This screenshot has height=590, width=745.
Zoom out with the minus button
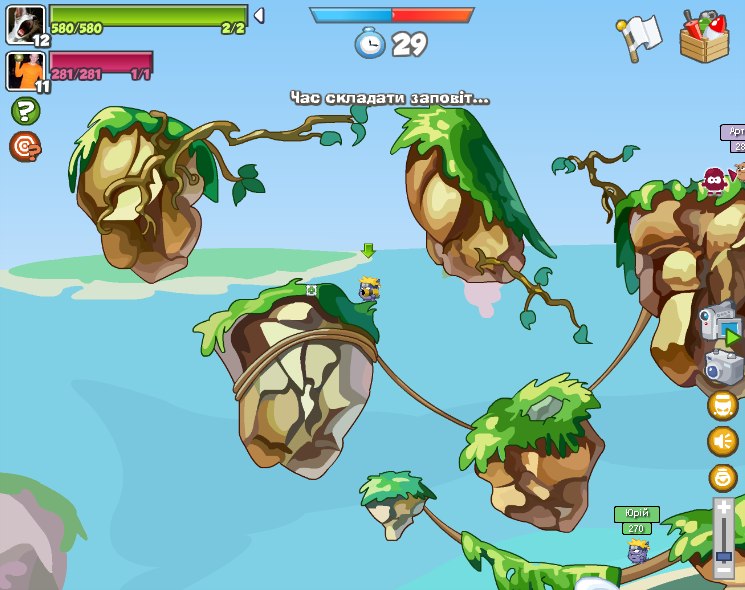(x=724, y=570)
